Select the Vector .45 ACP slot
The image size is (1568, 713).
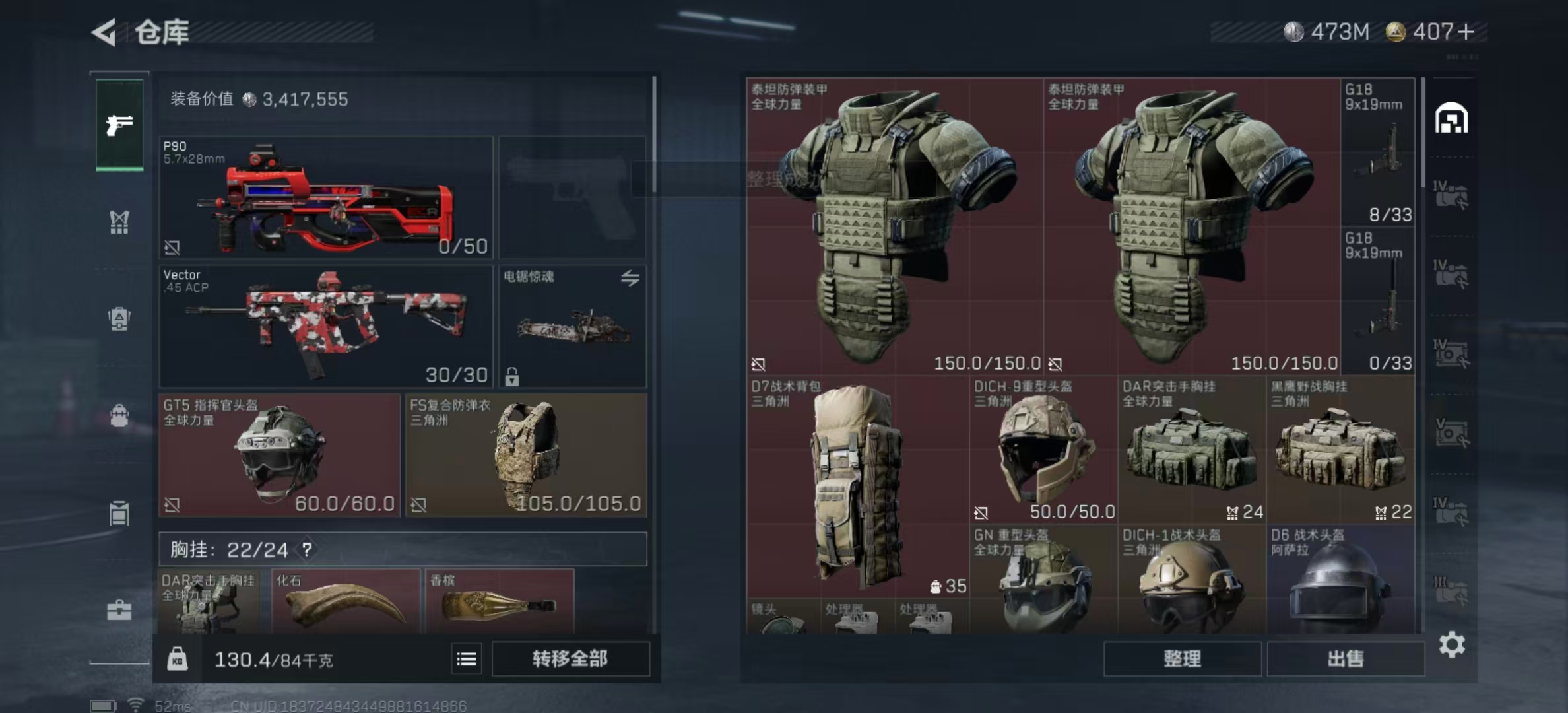pos(326,325)
